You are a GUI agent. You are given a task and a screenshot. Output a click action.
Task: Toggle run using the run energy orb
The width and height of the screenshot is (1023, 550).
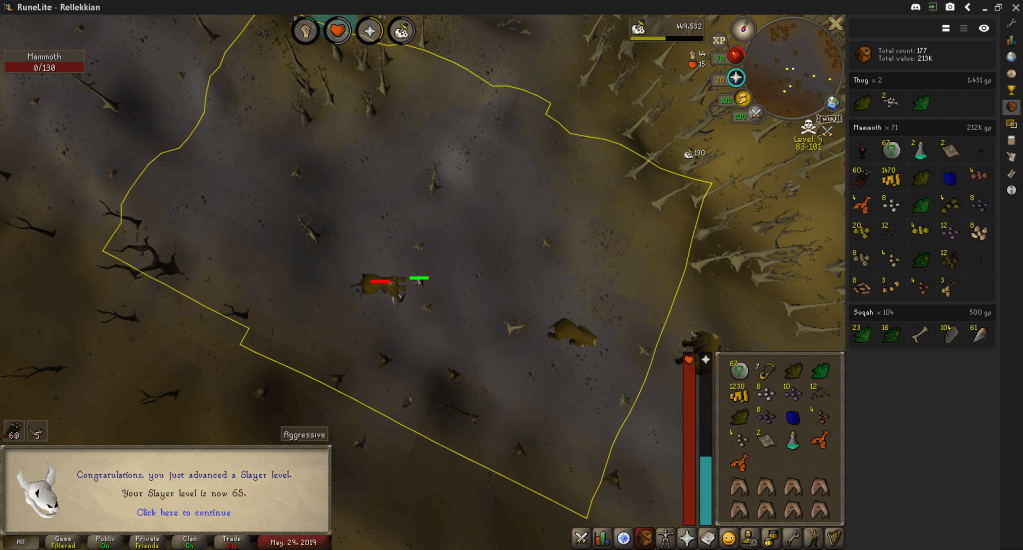(x=743, y=98)
